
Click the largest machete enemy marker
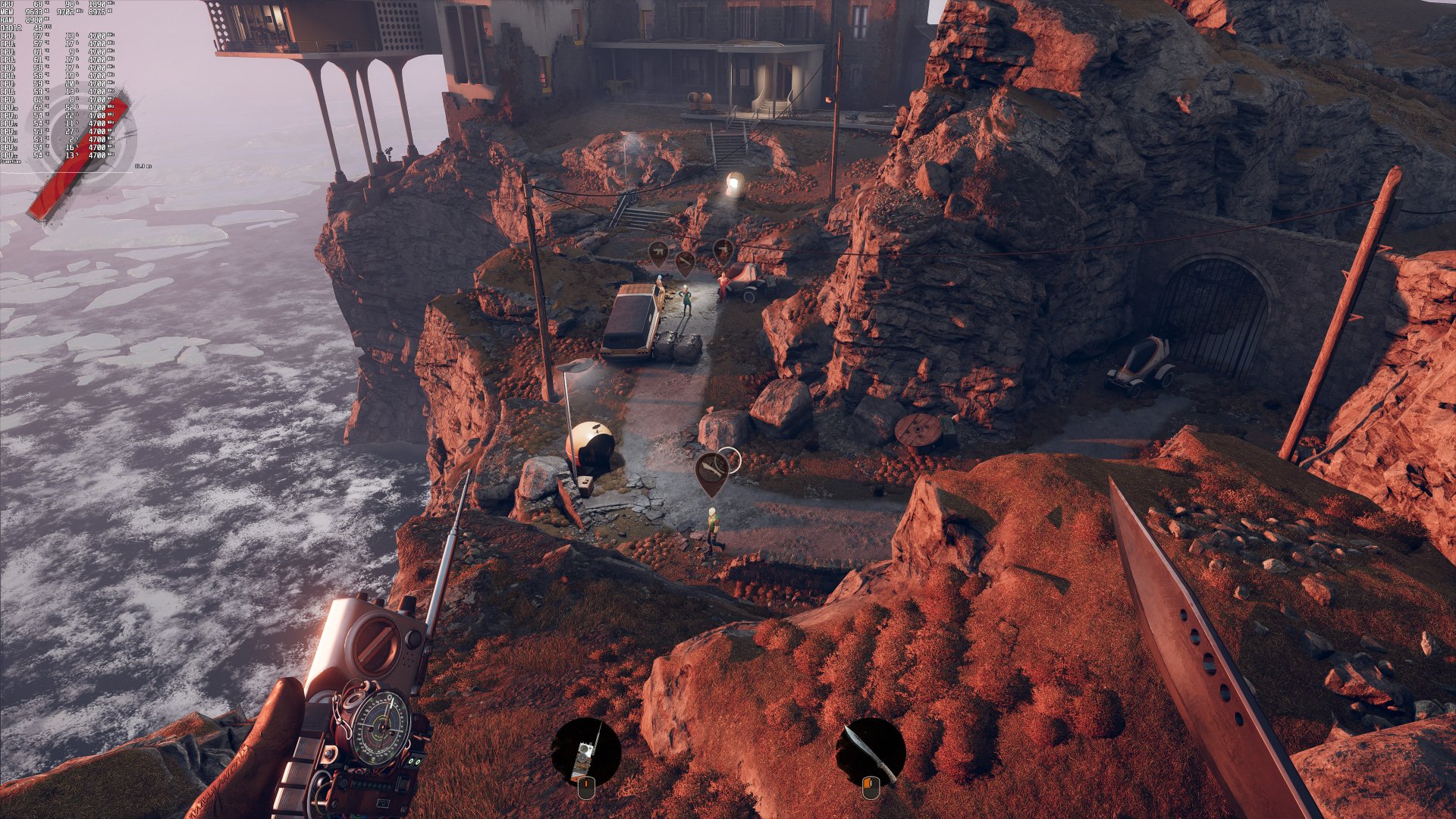[712, 471]
